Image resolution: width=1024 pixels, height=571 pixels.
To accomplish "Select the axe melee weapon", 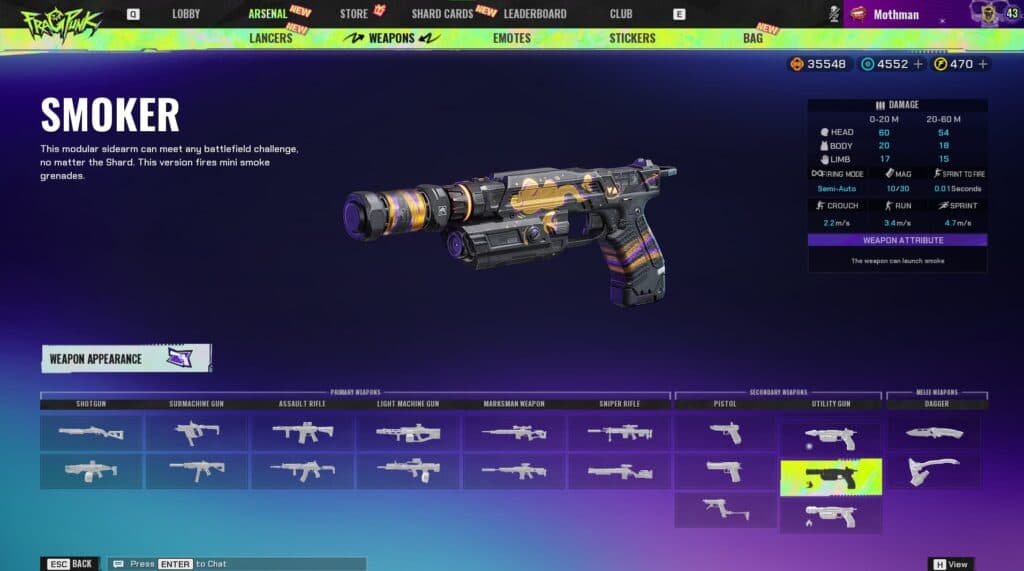I will [x=934, y=470].
